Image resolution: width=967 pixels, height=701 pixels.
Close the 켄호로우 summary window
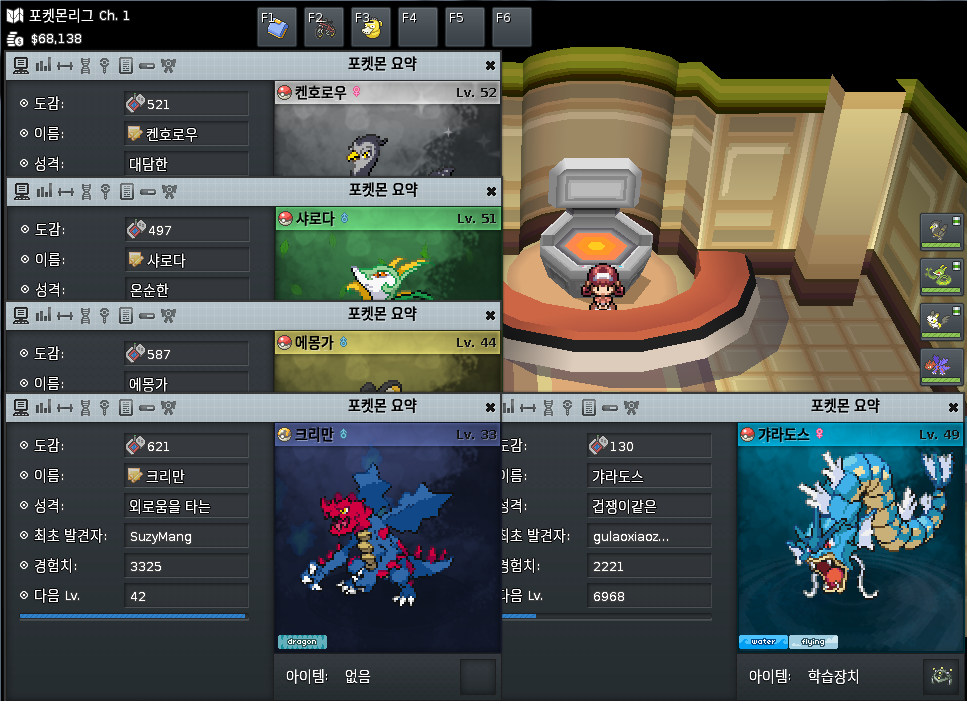pyautogui.click(x=490, y=65)
